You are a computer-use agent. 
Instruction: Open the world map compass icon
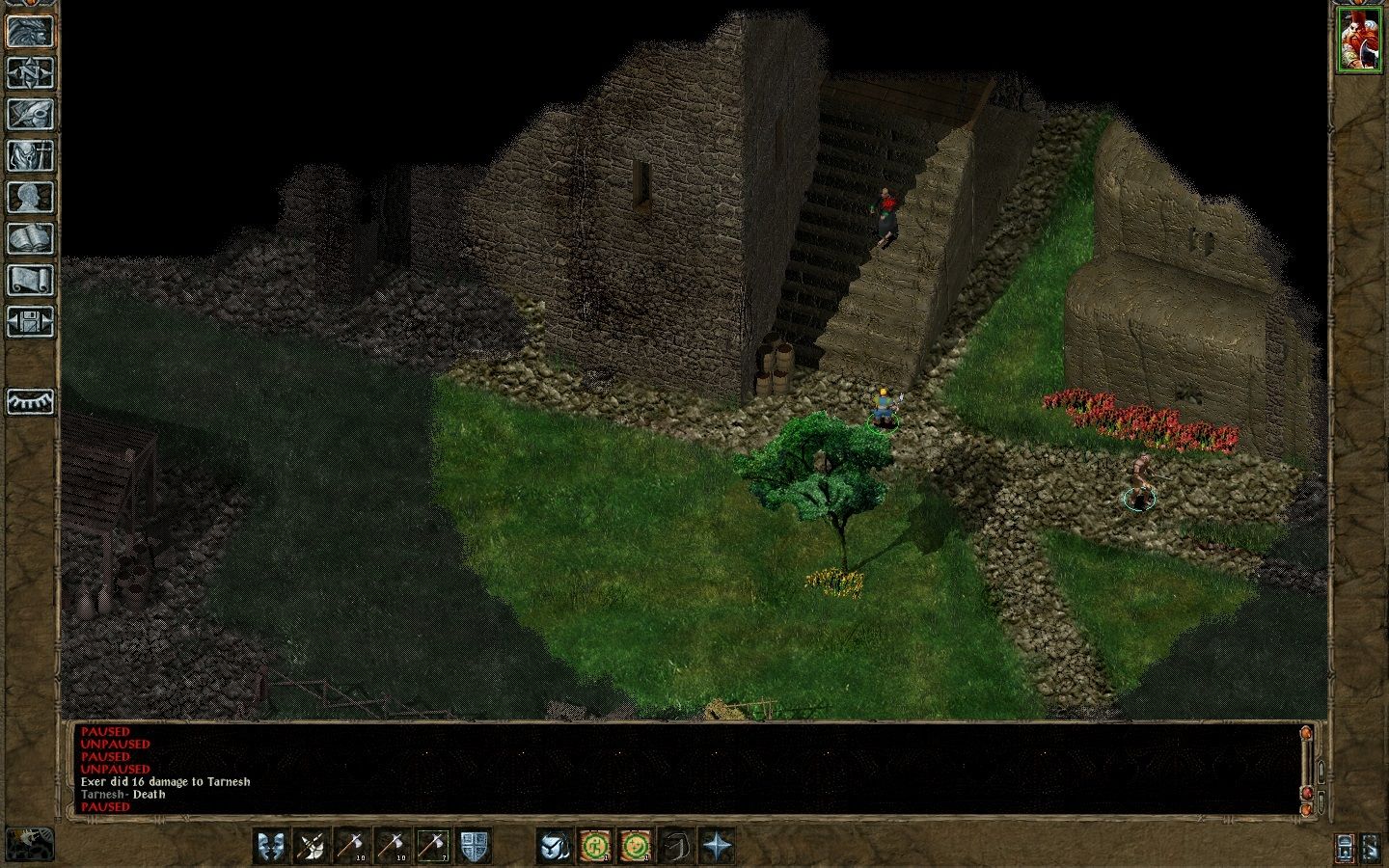coord(31,73)
